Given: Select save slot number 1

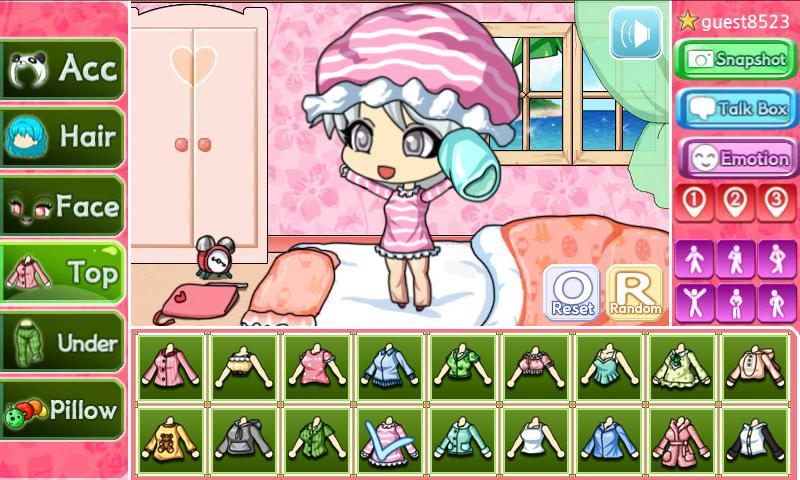Looking at the screenshot, I should [695, 203].
